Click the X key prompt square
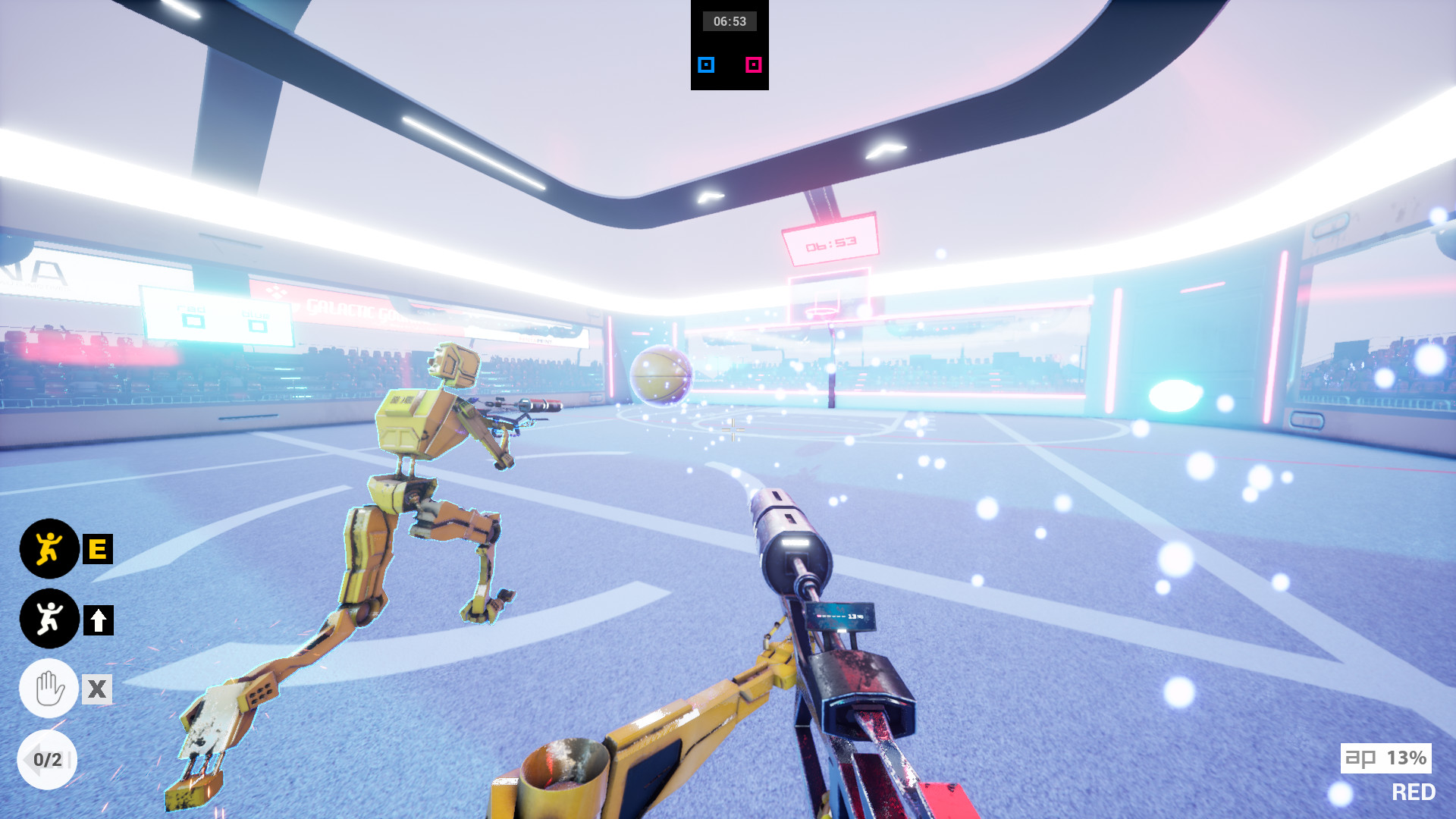 (x=96, y=689)
